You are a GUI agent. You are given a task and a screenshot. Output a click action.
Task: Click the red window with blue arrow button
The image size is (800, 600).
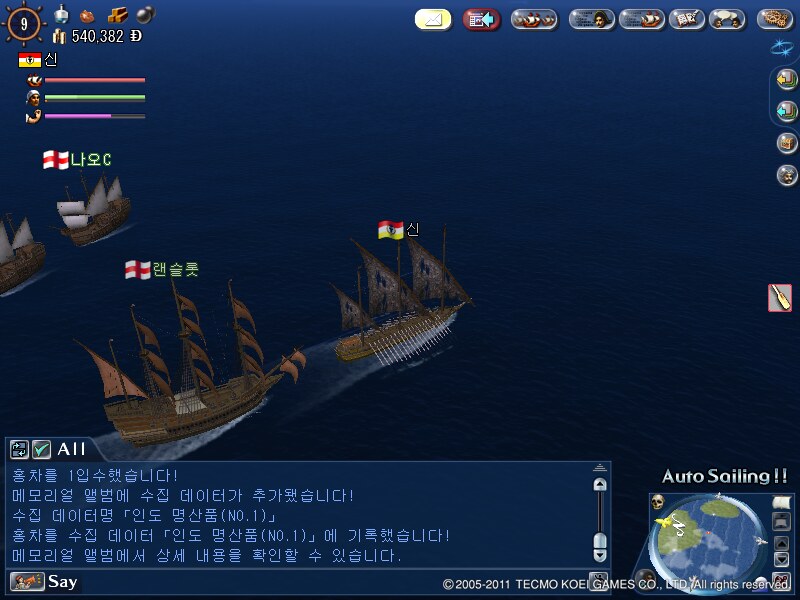(481, 19)
